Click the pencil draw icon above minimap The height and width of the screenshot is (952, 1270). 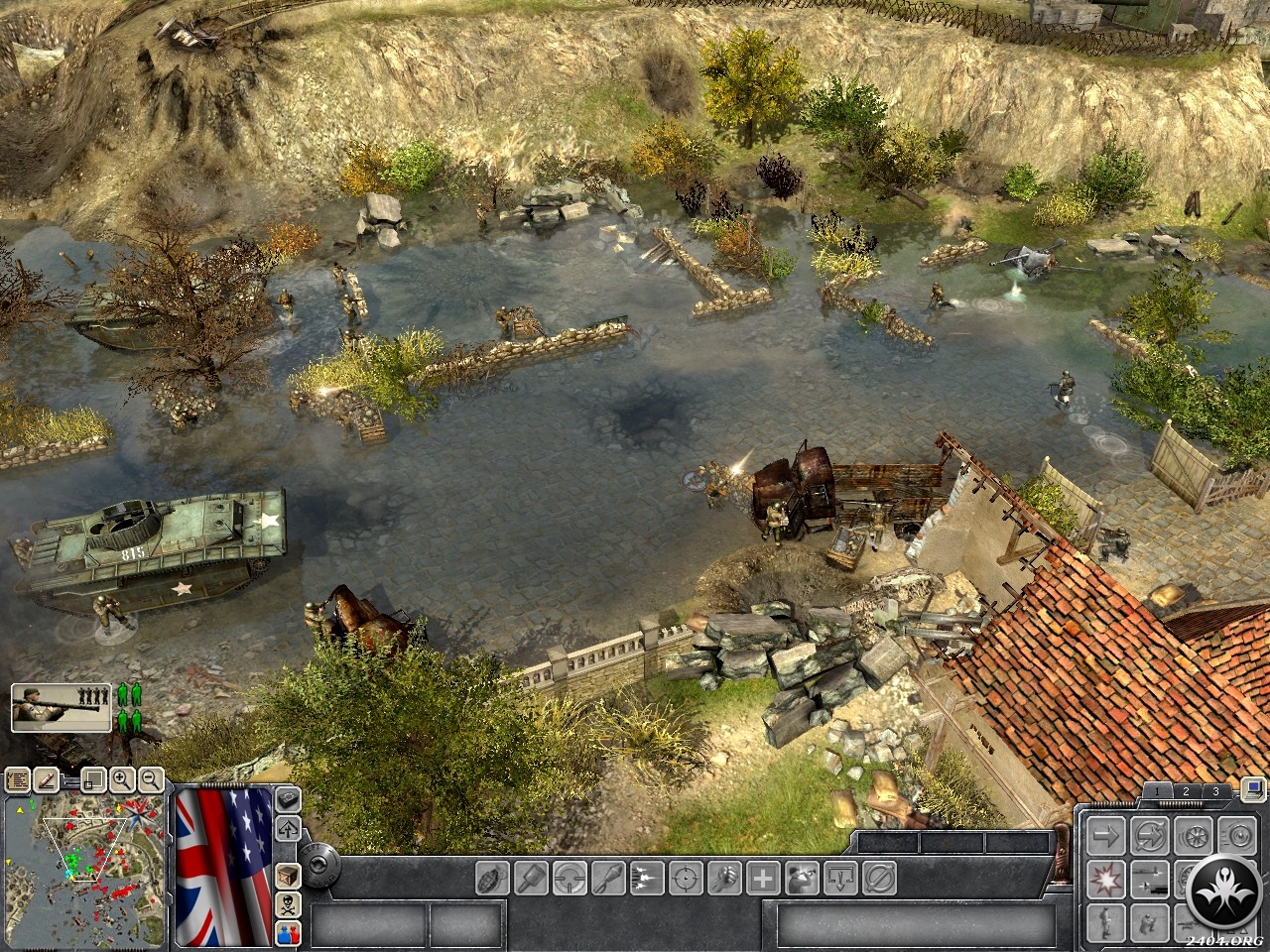[44, 780]
